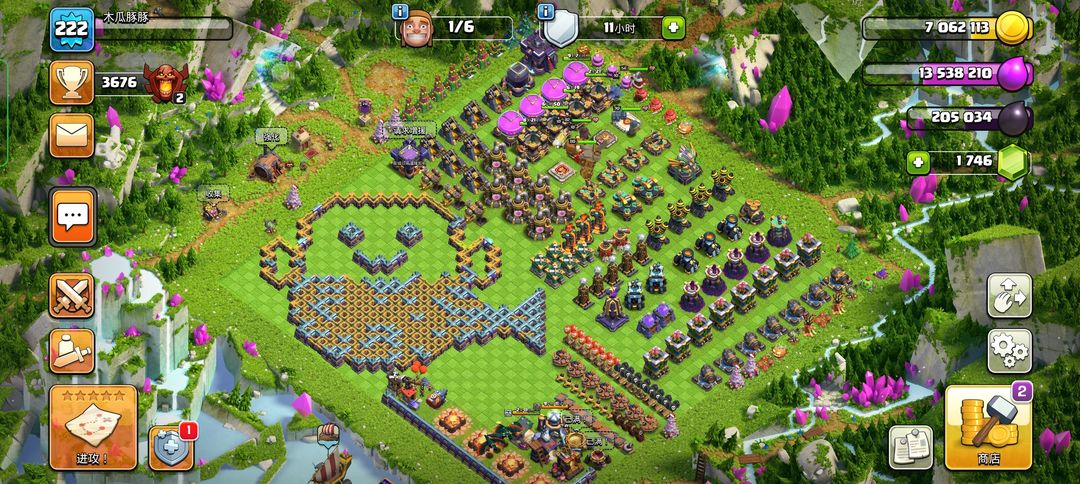The height and width of the screenshot is (484, 1080).
Task: Open the layout editor hand icon
Action: (x=1009, y=295)
